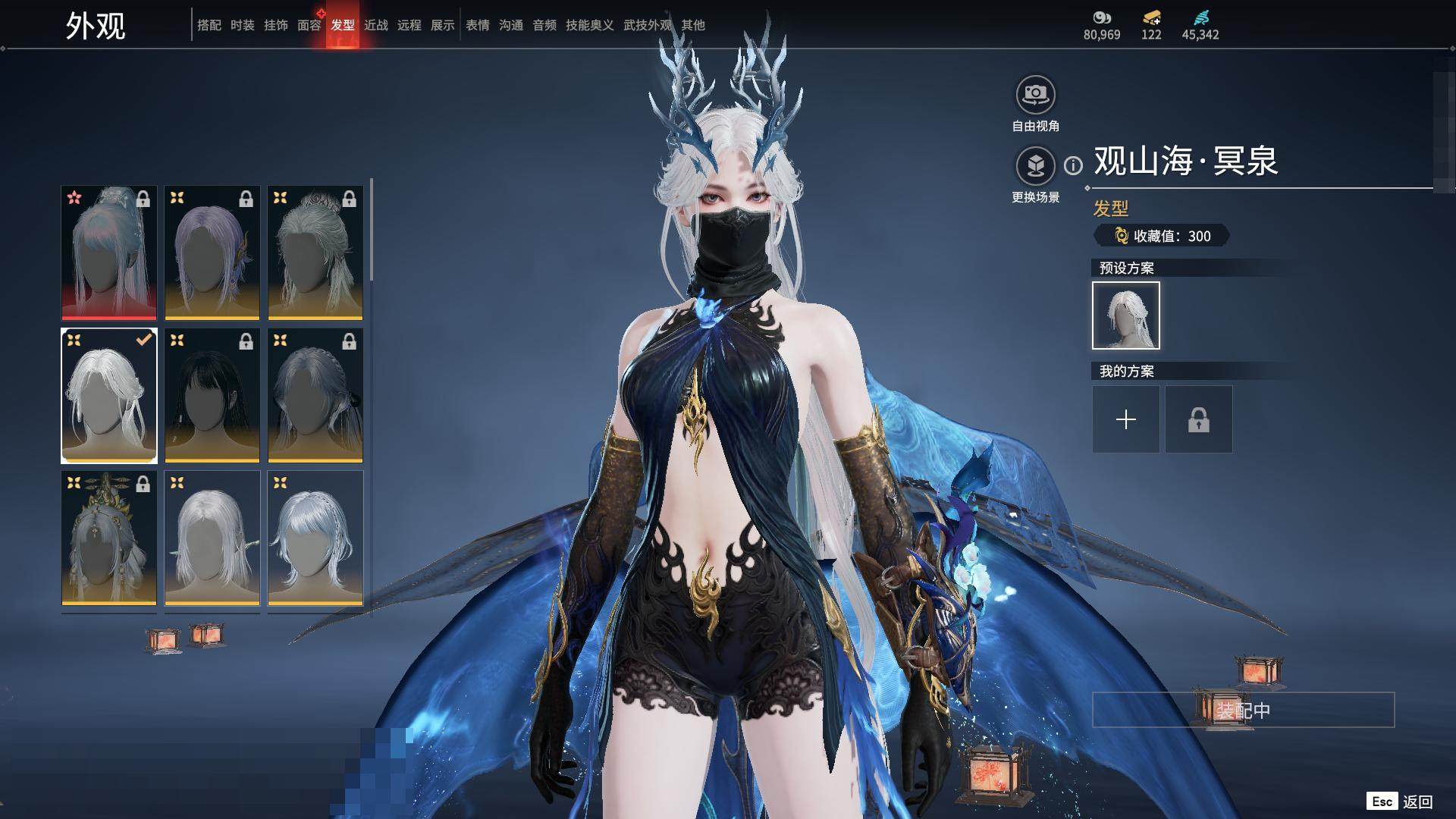Open the info icon beside 观山海·冥泉

pyautogui.click(x=1073, y=165)
